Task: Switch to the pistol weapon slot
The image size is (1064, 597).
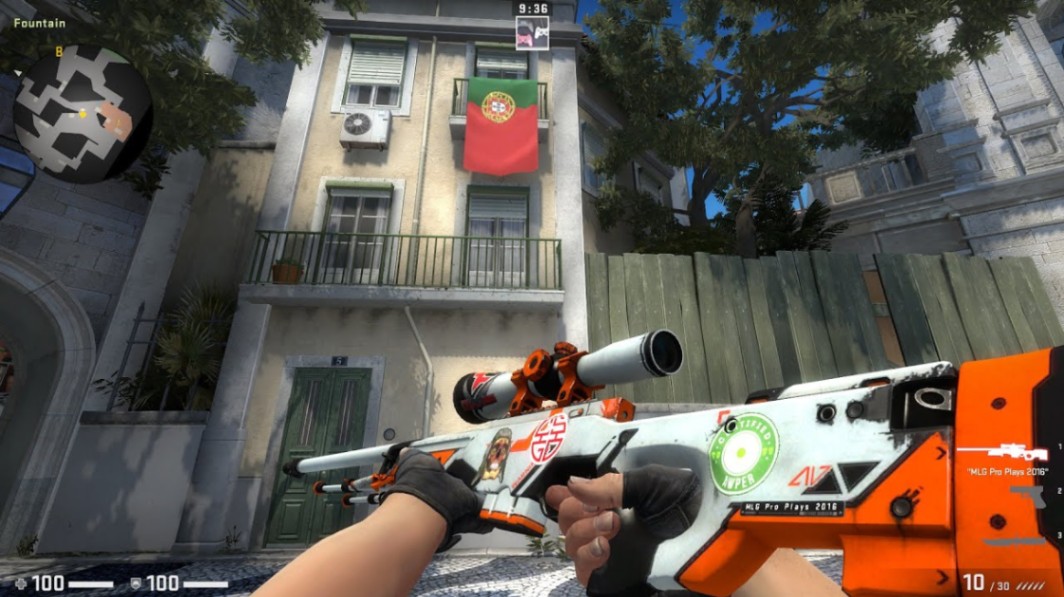Action: pos(1028,495)
